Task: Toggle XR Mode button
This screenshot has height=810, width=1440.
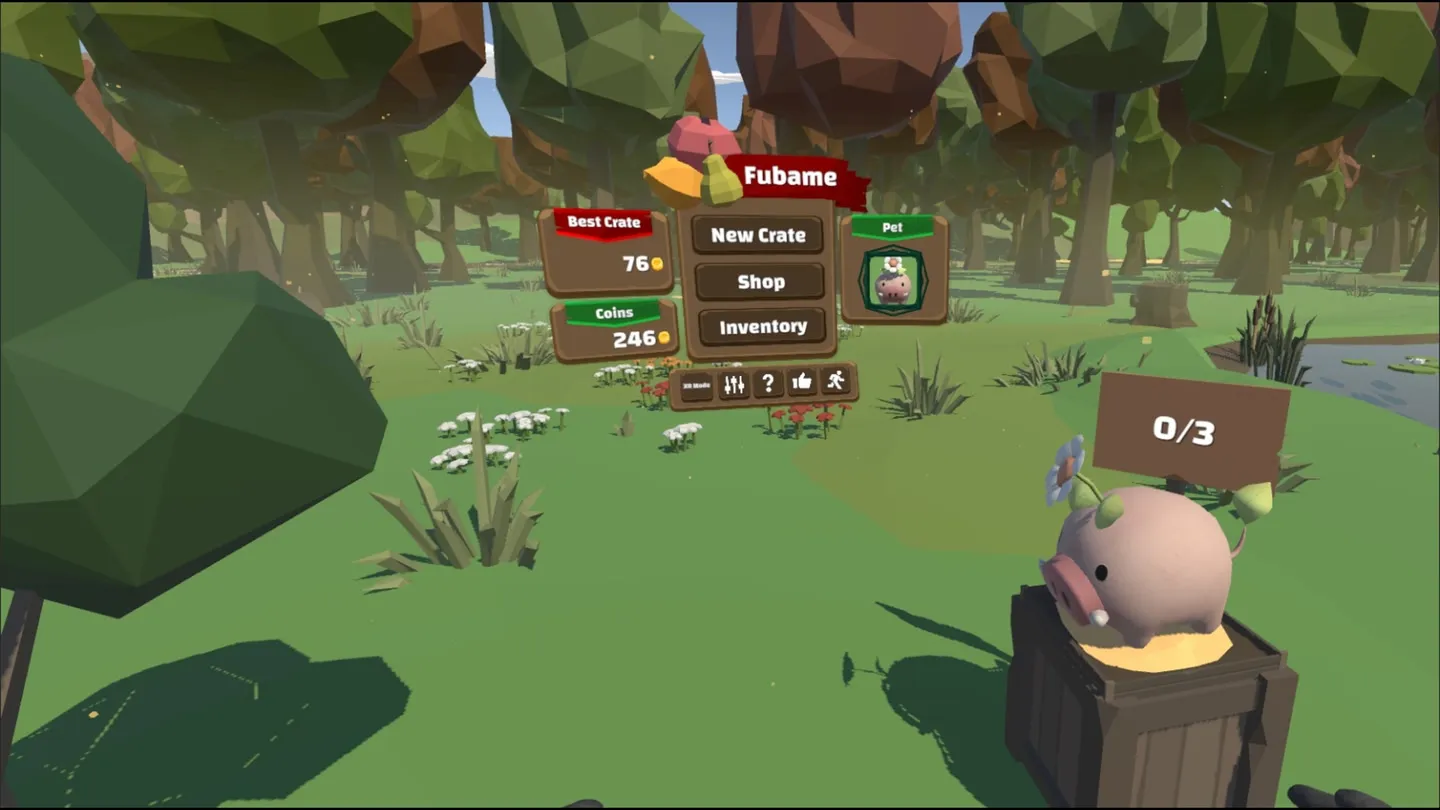Action: point(697,385)
